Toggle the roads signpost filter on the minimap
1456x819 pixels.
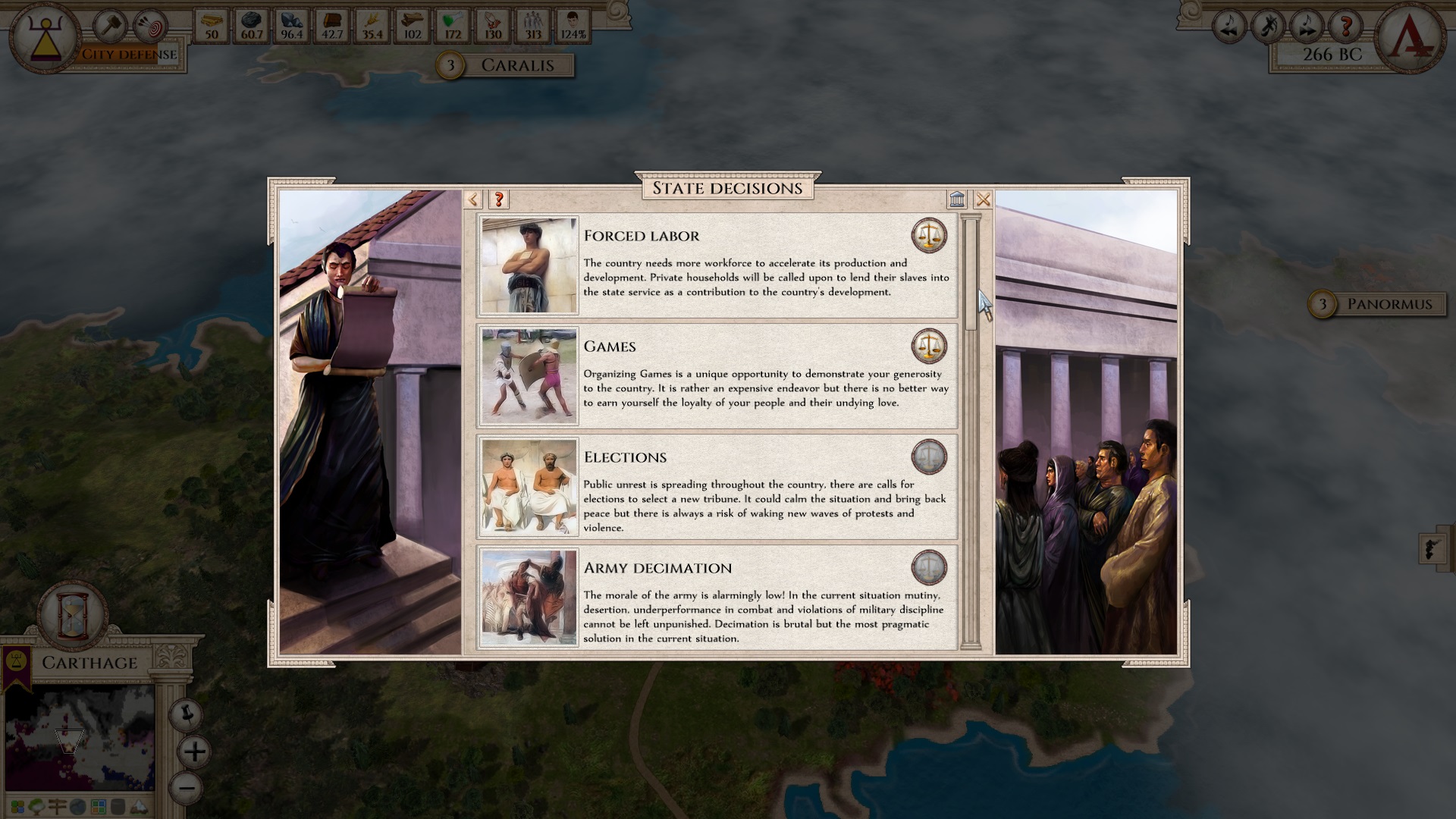click(x=57, y=806)
